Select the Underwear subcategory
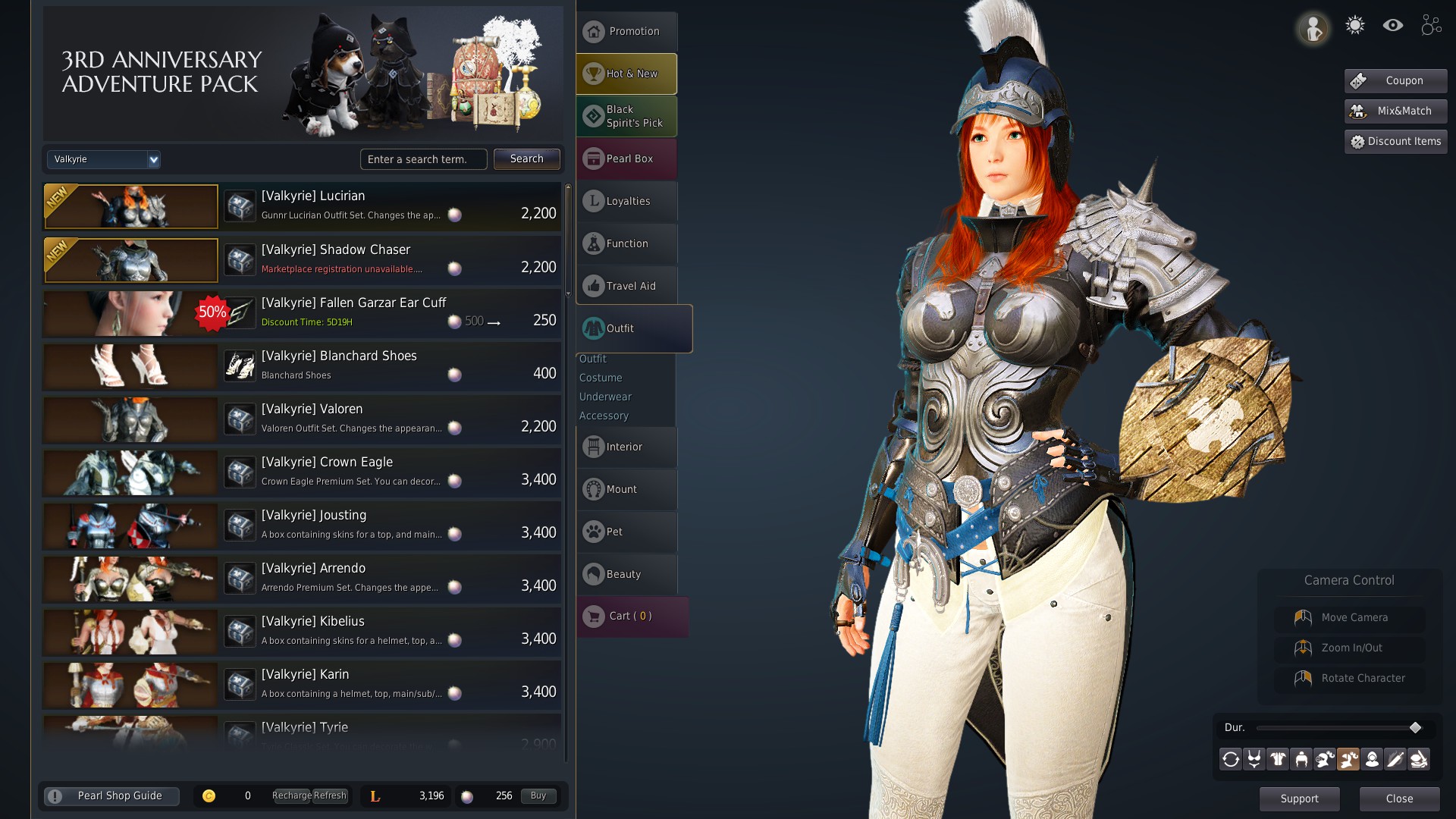 point(605,397)
